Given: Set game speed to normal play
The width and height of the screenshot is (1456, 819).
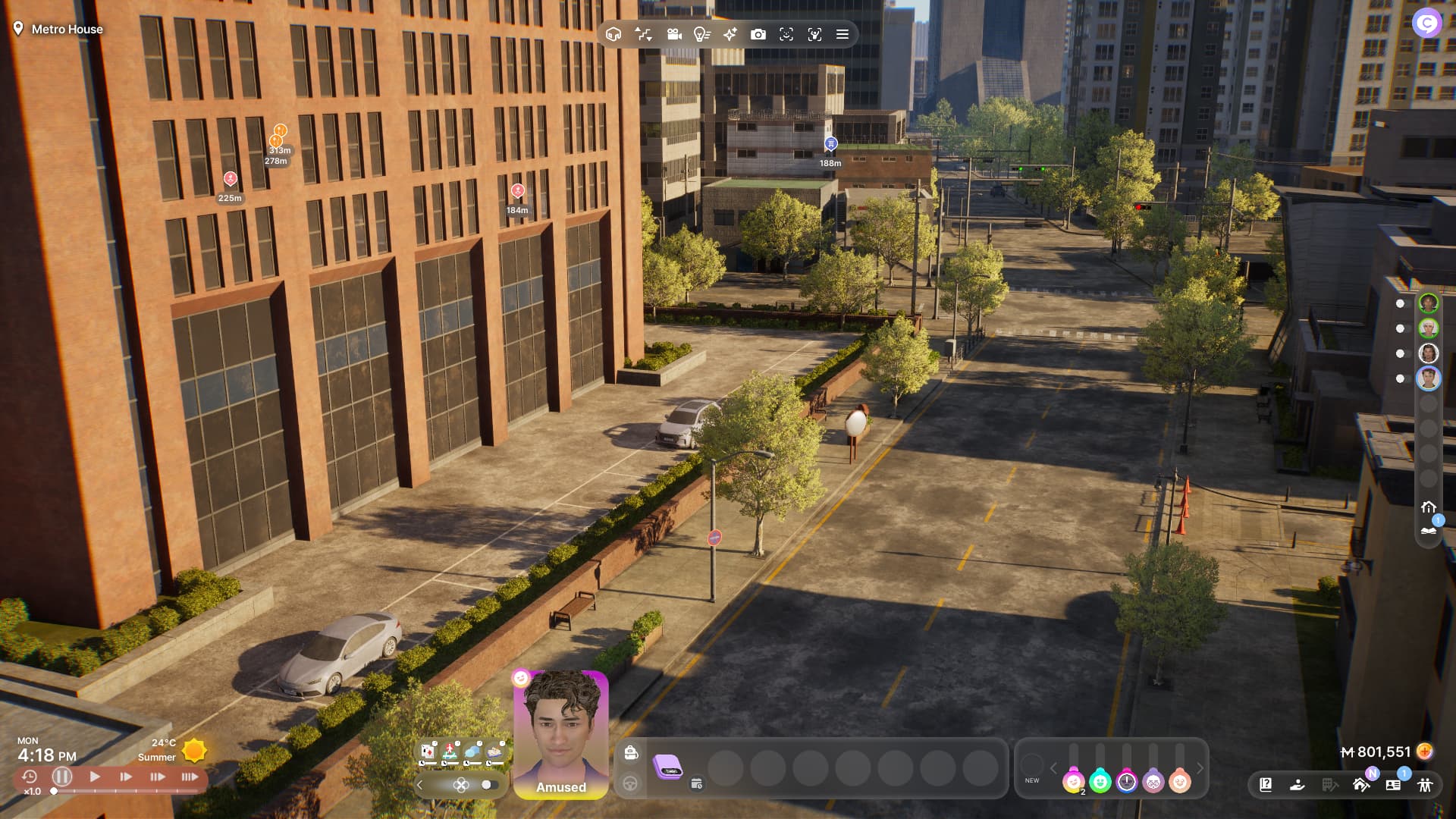Looking at the screenshot, I should click(x=95, y=777).
